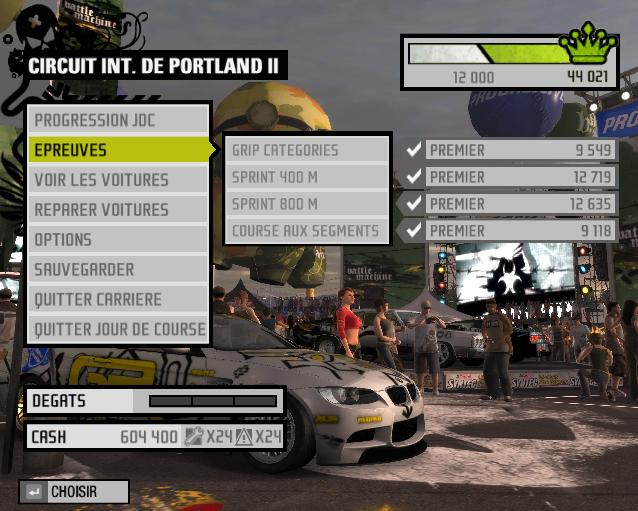Select the Sprint 400 M event
The height and width of the screenshot is (511, 638).
306,177
